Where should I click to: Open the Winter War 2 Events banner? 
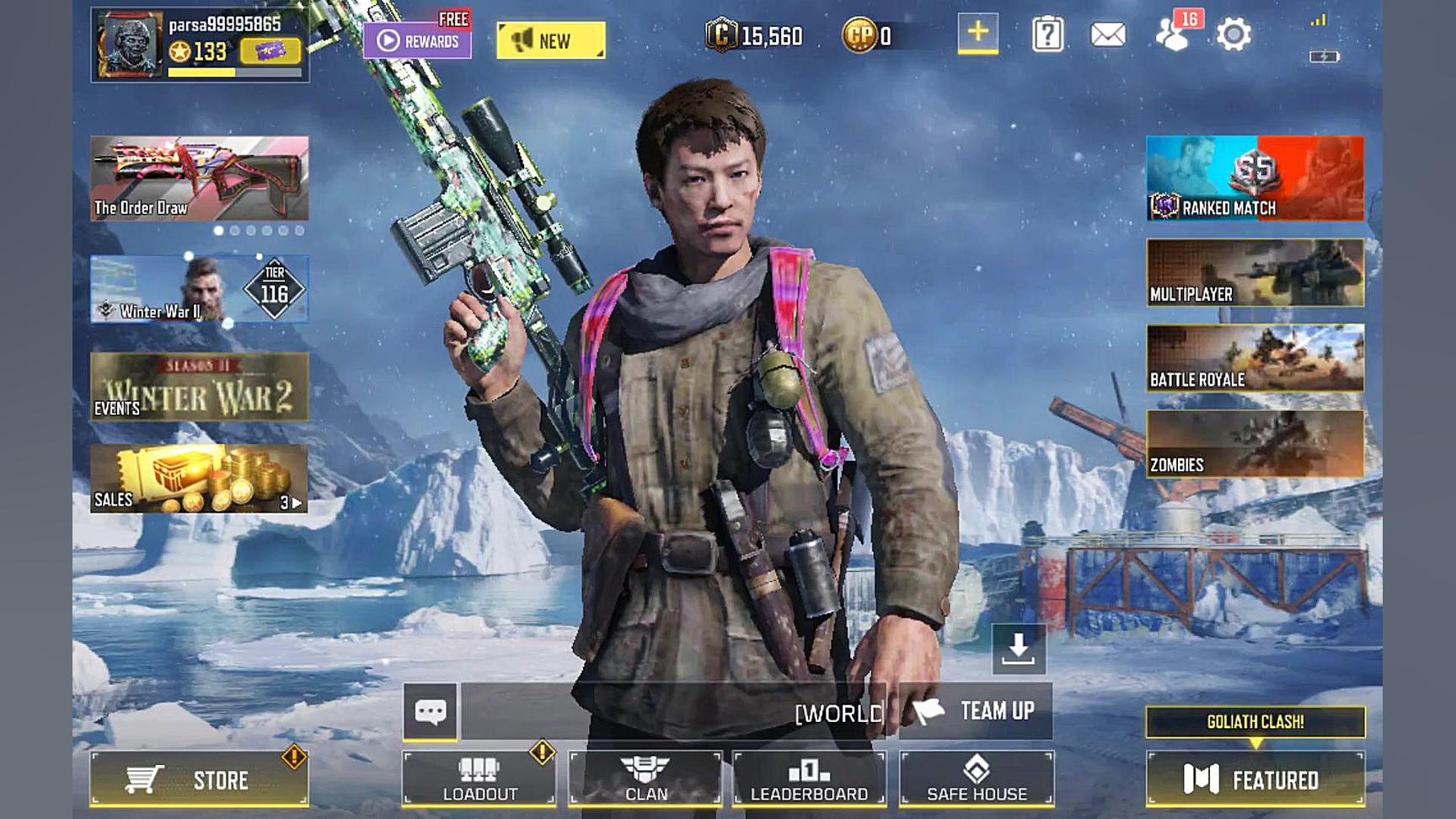point(200,388)
